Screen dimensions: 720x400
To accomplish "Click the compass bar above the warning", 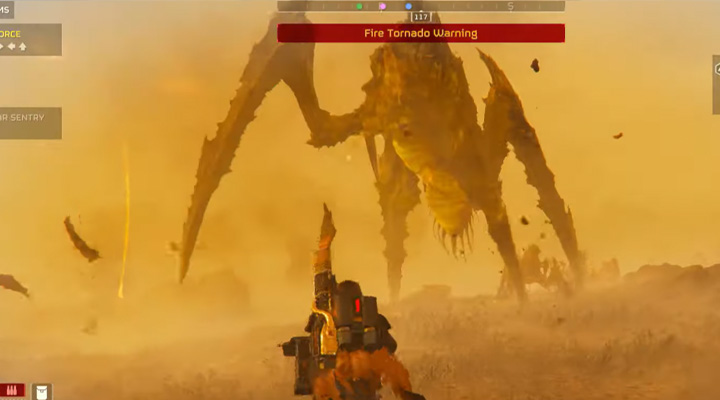I will coord(420,6).
